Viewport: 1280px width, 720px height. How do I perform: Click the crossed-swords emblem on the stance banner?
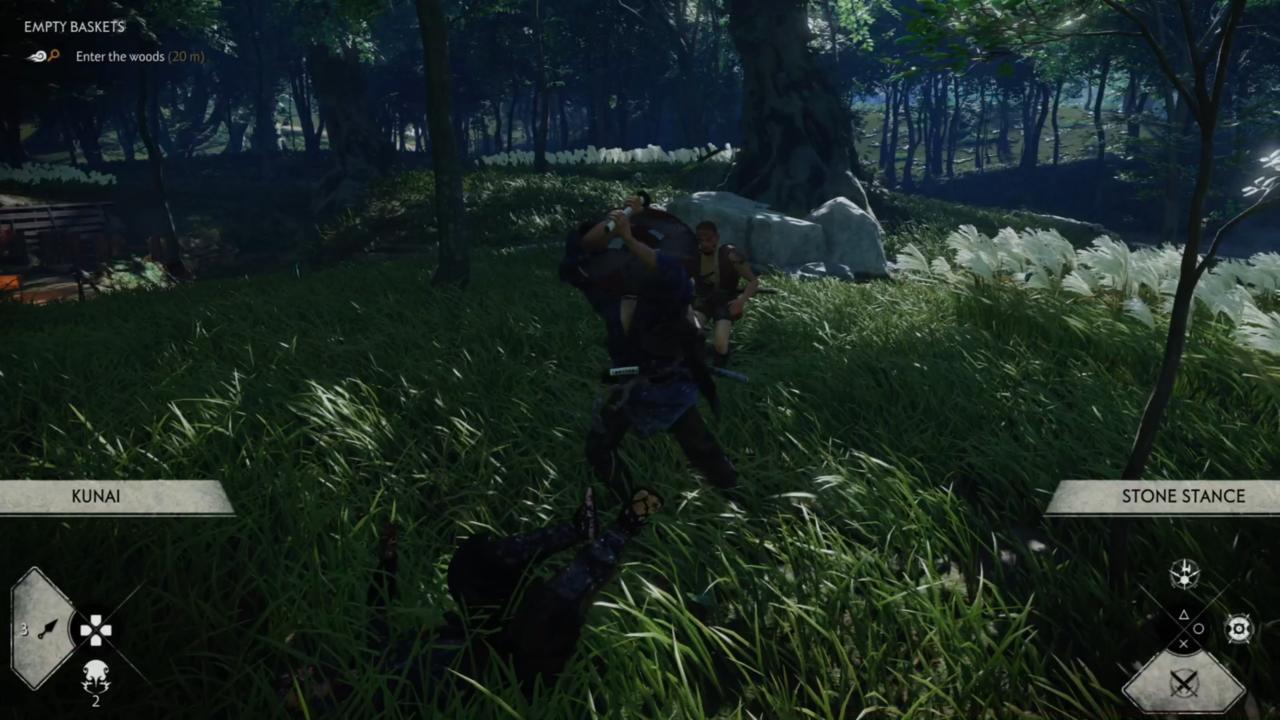click(x=1184, y=682)
